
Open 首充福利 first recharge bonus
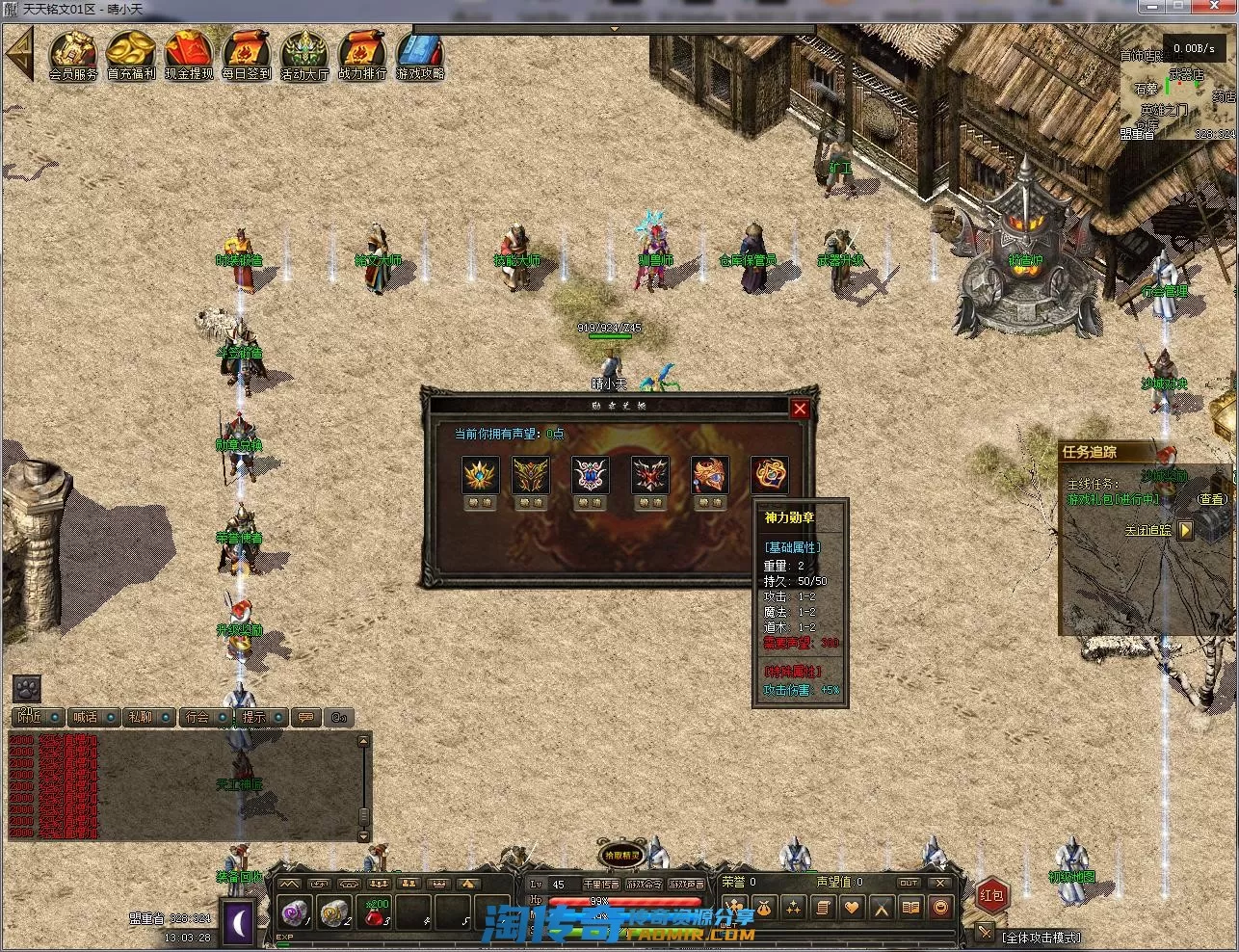click(131, 54)
